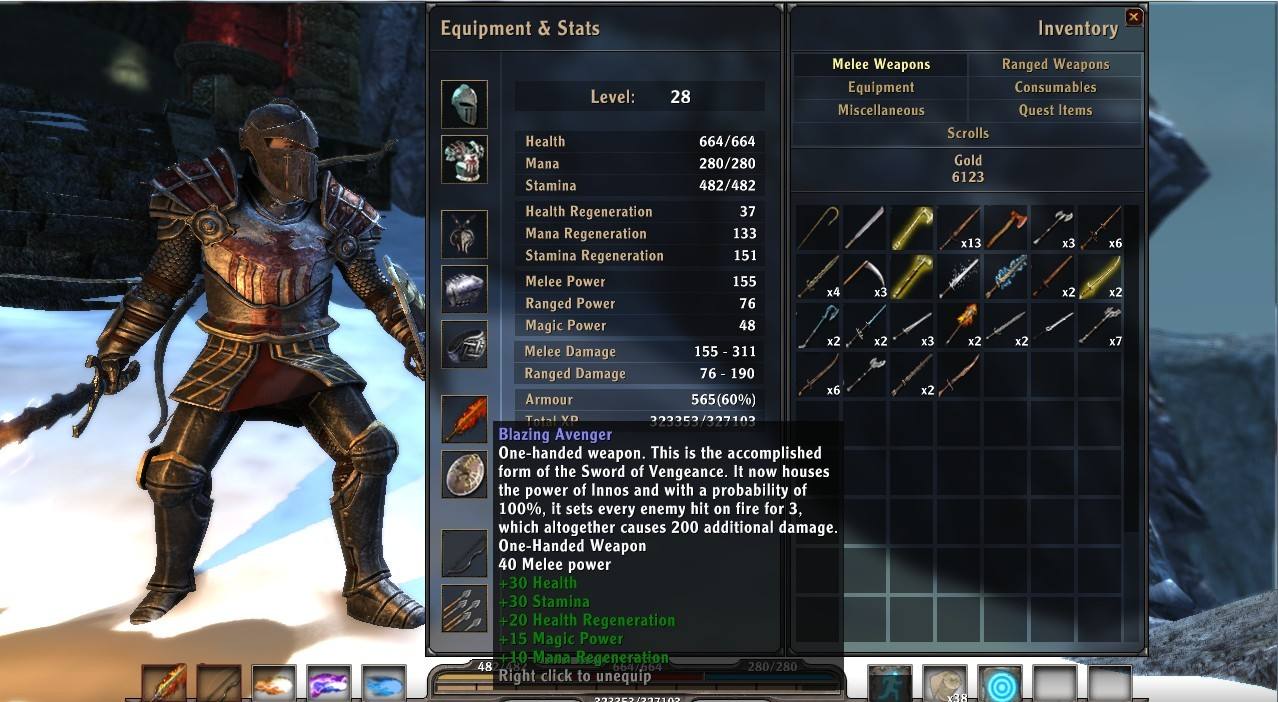Image resolution: width=1278 pixels, height=702 pixels.
Task: Select the equipped round shield slot
Action: click(464, 474)
